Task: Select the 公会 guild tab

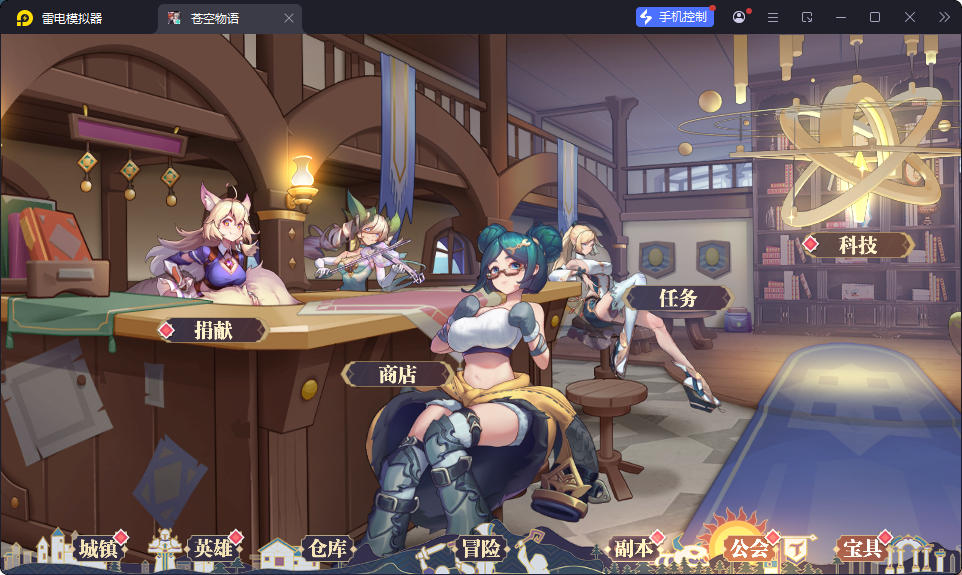Action: click(749, 548)
